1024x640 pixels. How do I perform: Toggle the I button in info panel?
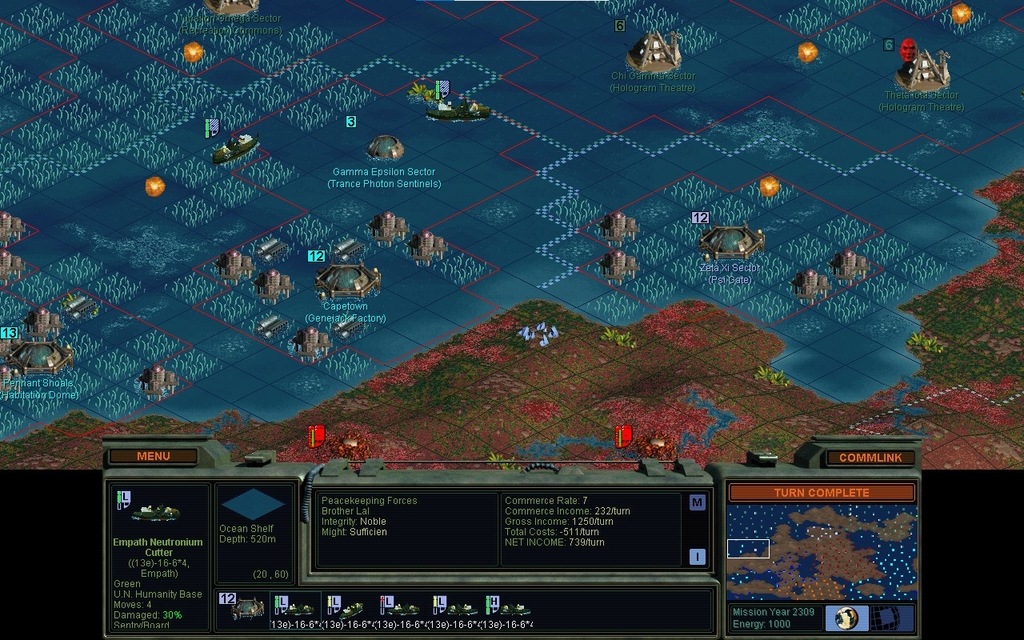pos(697,557)
